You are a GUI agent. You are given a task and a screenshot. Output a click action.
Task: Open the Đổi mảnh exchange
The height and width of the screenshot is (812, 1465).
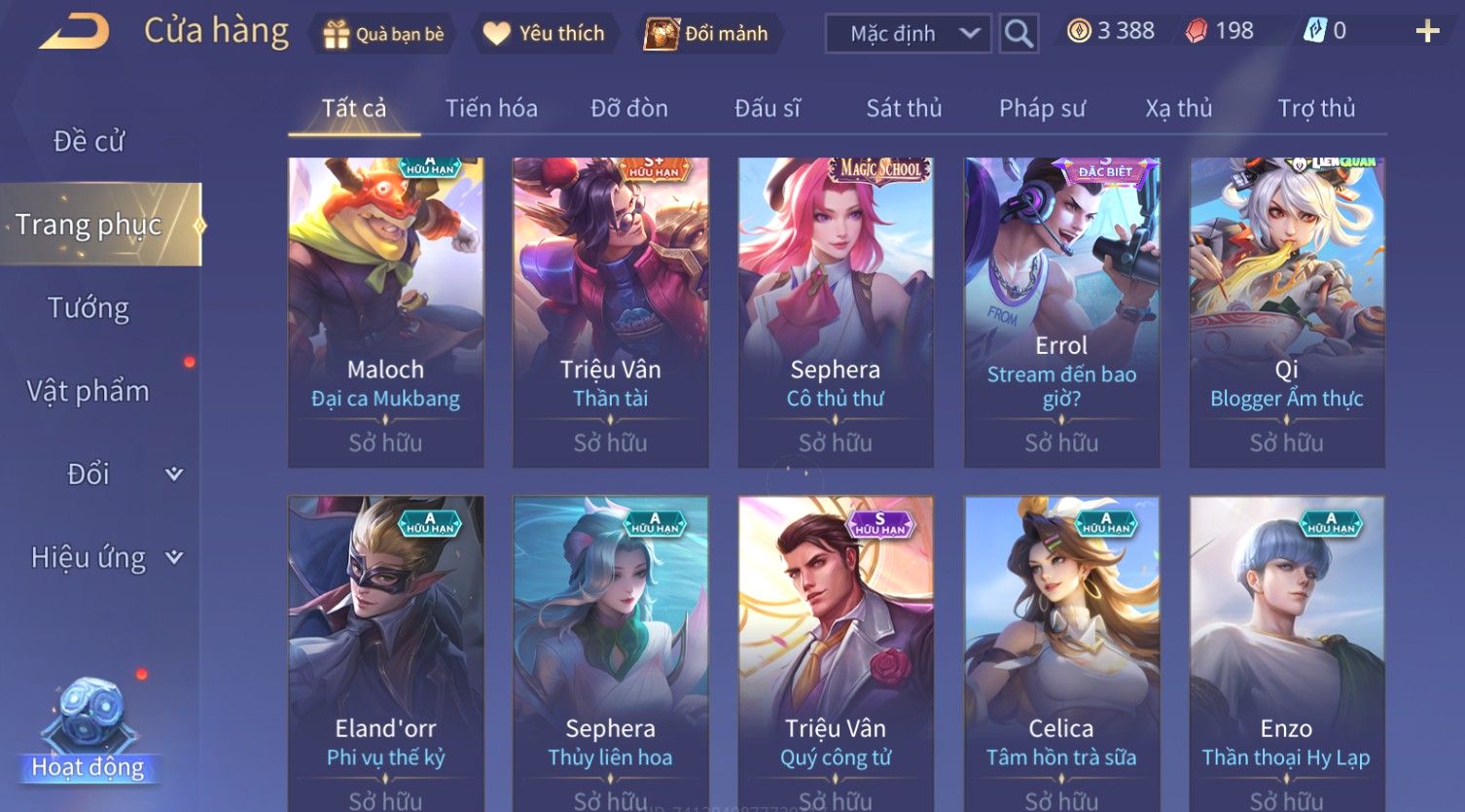click(x=707, y=34)
